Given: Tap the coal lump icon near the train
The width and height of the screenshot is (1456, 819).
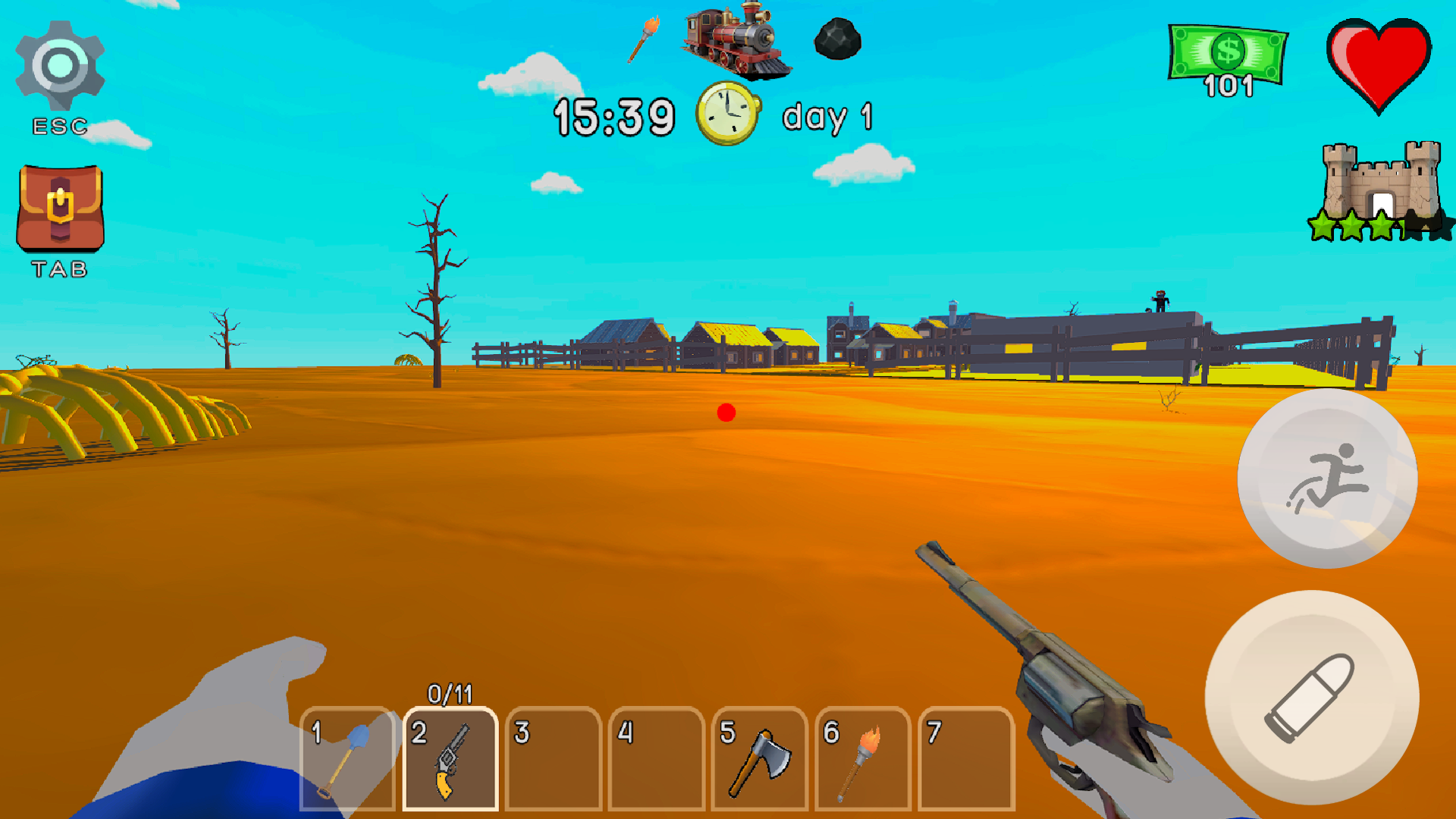Looking at the screenshot, I should pos(836,39).
